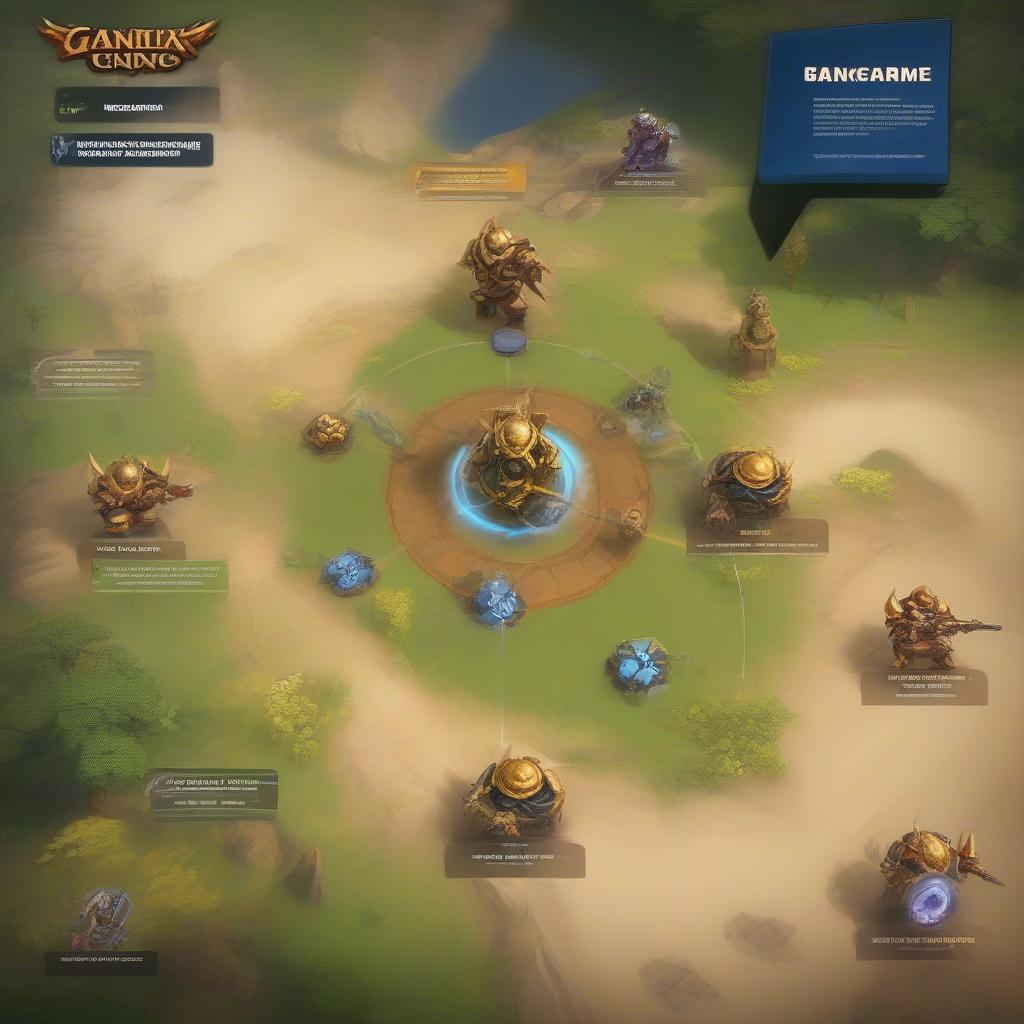Click the golden winged game logo
Image resolution: width=1024 pixels, height=1024 pixels.
pos(128,45)
